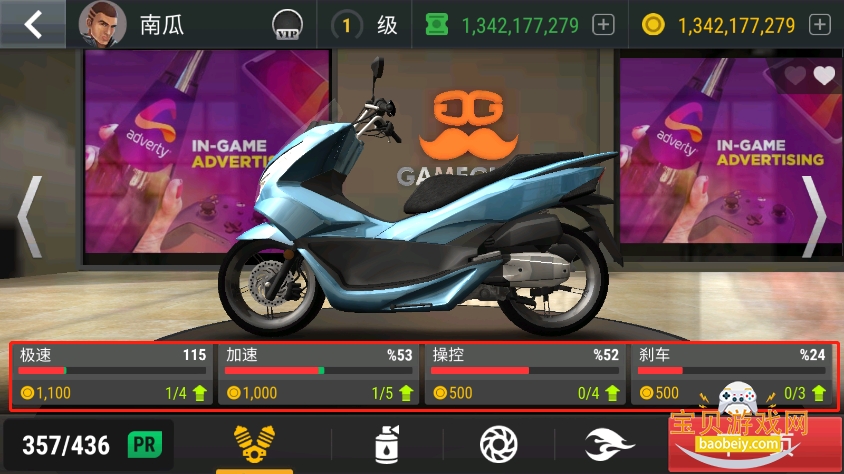
Task: Switch to the spray paint tab
Action: tap(387, 443)
